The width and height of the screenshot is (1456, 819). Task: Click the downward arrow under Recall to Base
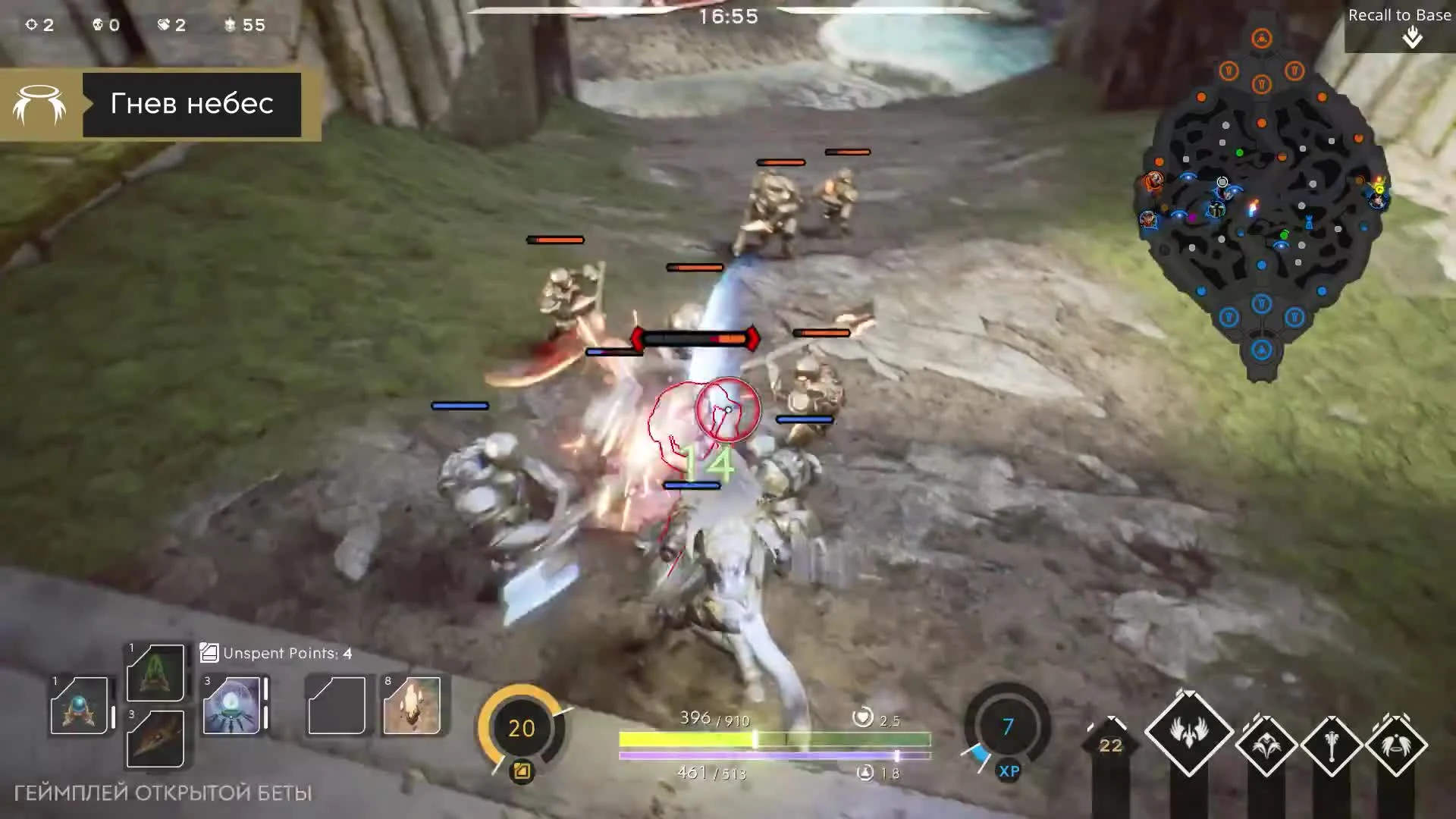pos(1412,36)
